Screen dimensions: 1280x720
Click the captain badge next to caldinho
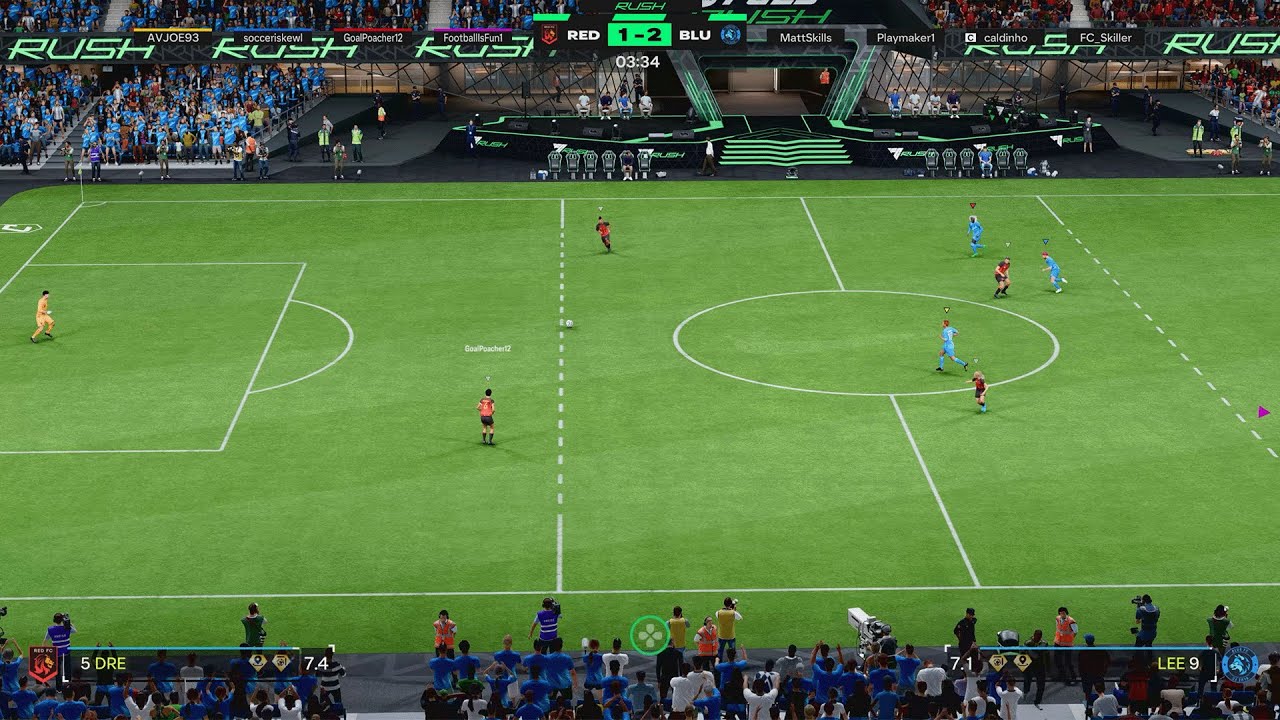(x=969, y=36)
